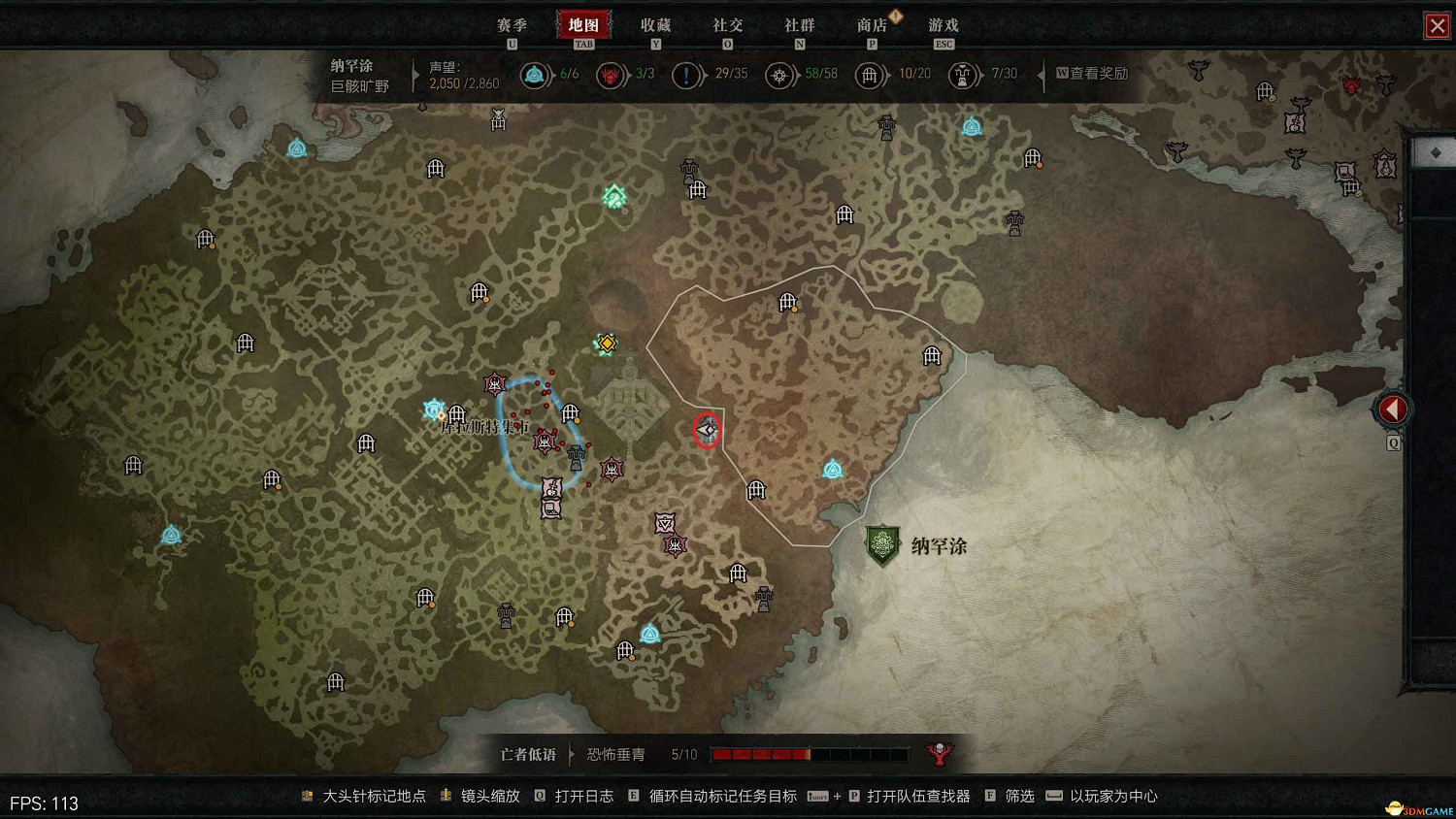This screenshot has height=819, width=1456.
Task: Open the 商店 menu
Action: click(873, 24)
